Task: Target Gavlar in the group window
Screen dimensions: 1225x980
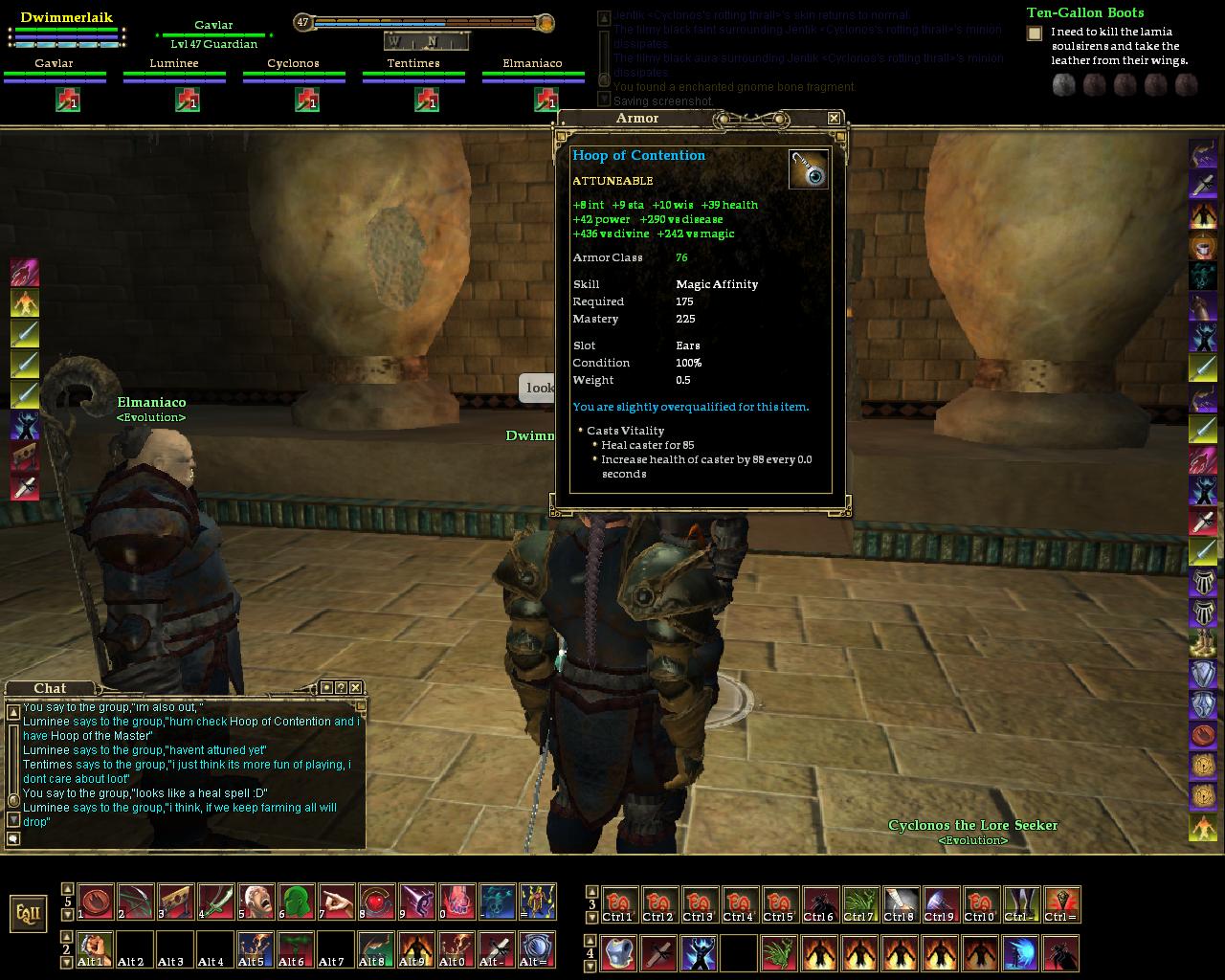Action: 54,64
